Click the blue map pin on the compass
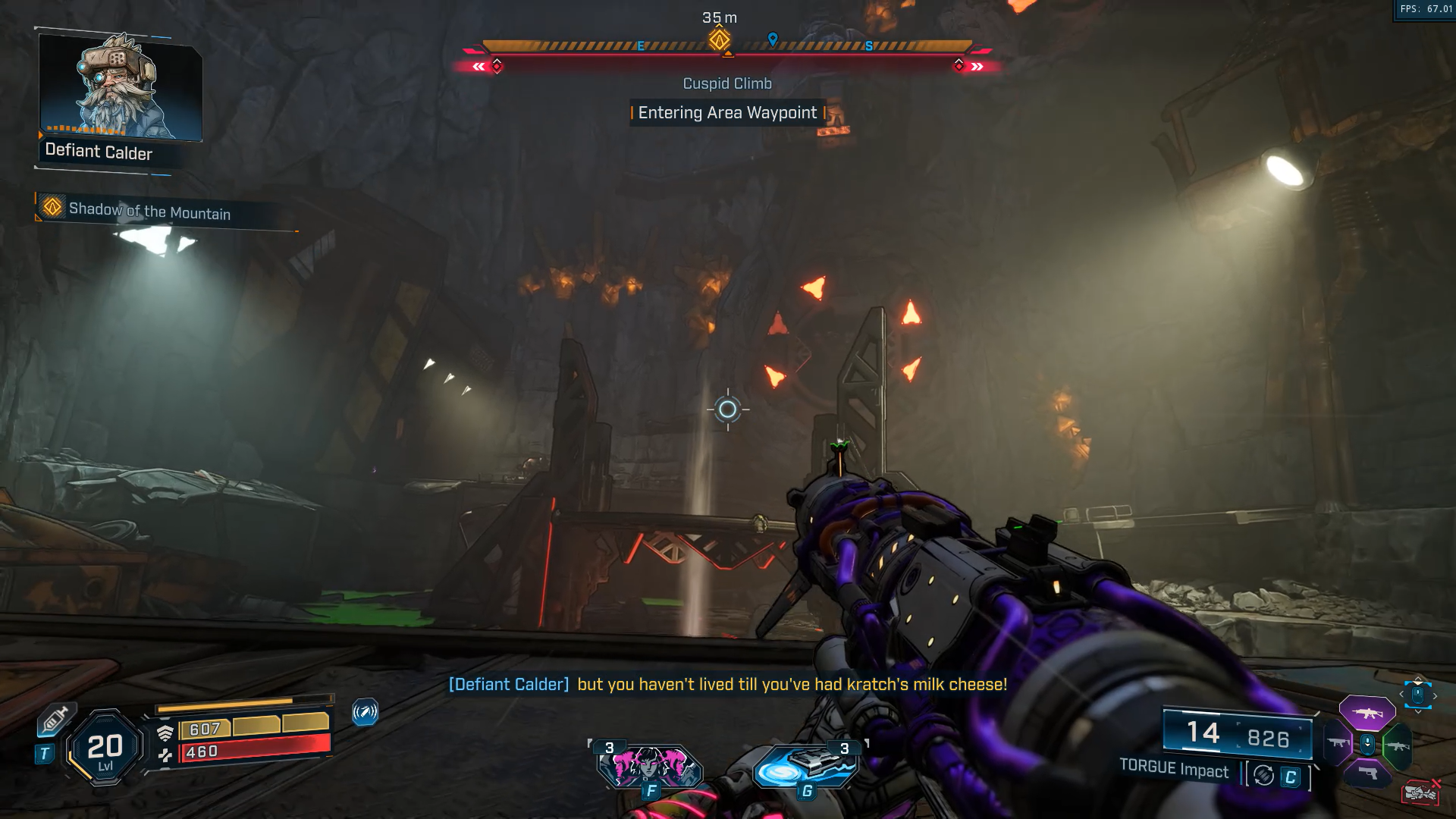This screenshot has width=1456, height=819. pyautogui.click(x=773, y=39)
